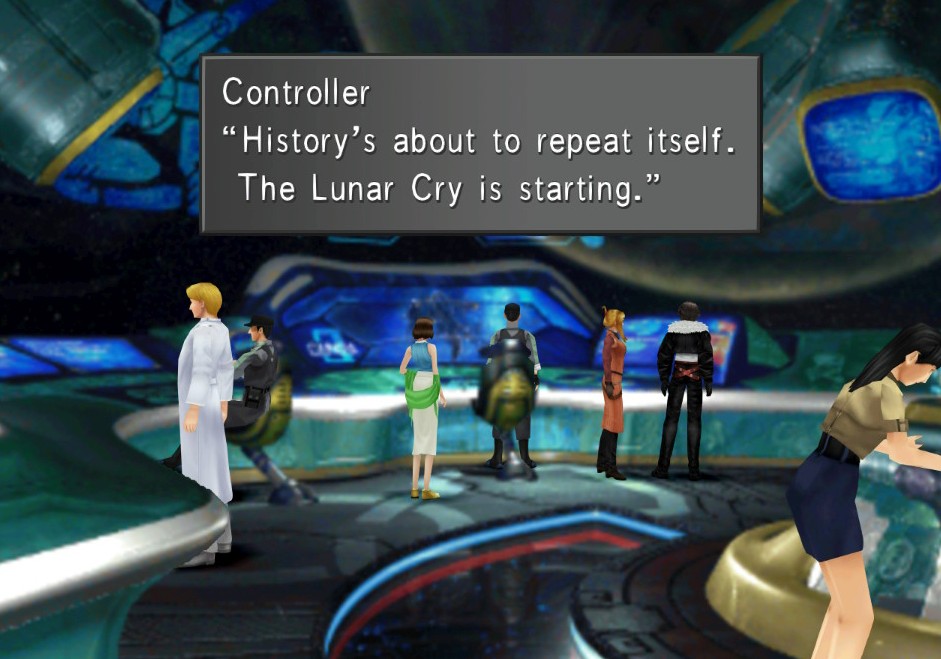941x659 pixels.
Task: Advance the Controller's Lunar Cry dialogue box
Action: tap(480, 145)
